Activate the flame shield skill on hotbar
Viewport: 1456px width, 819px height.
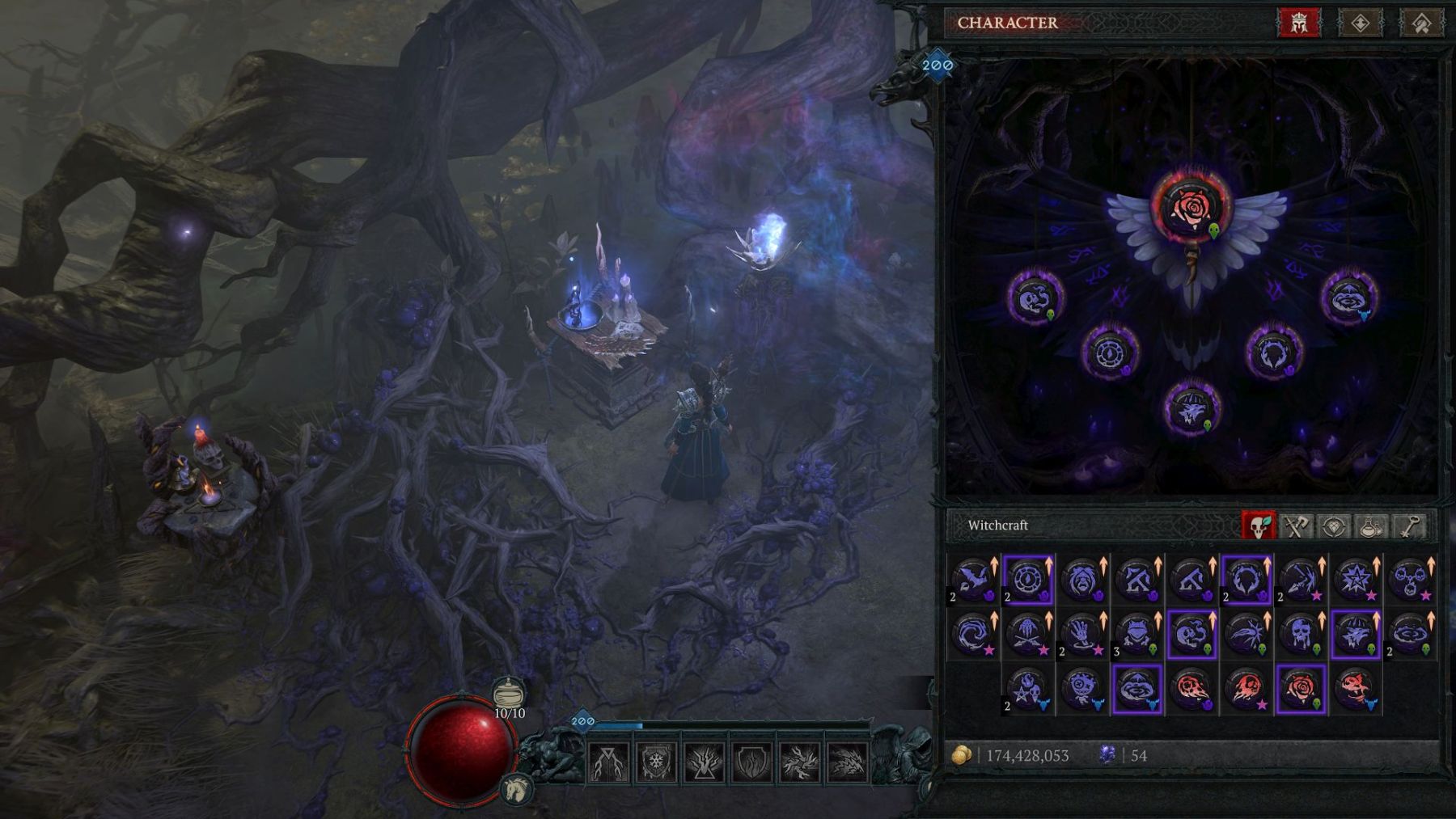pyautogui.click(x=751, y=762)
